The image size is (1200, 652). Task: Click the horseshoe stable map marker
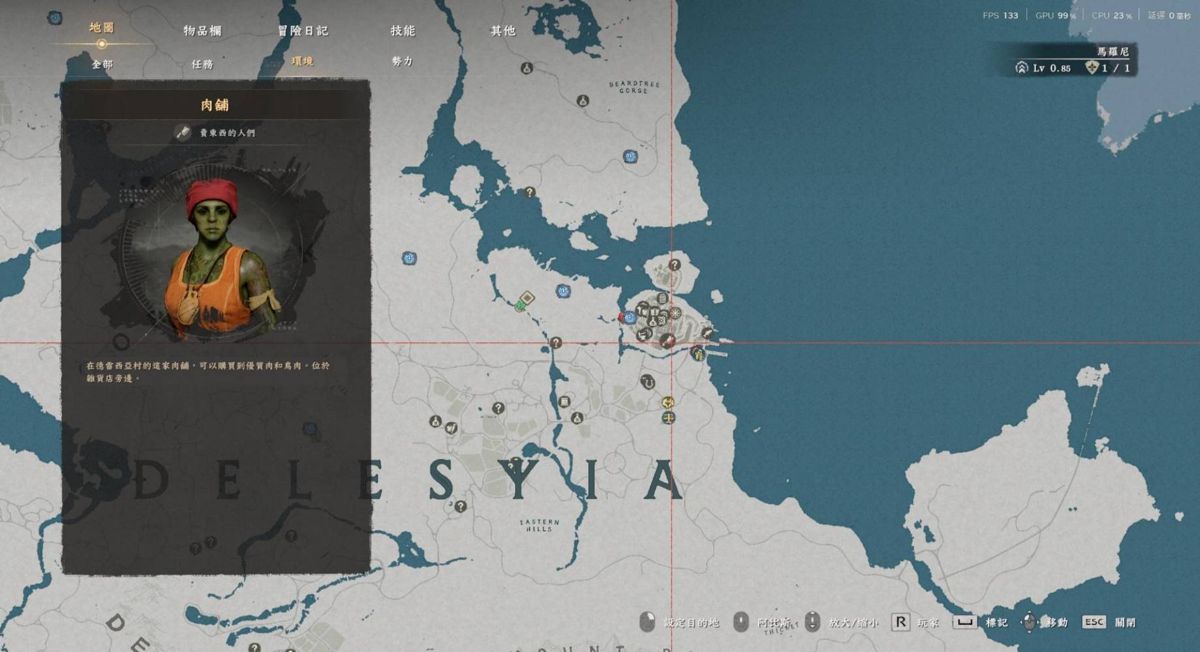[x=647, y=381]
